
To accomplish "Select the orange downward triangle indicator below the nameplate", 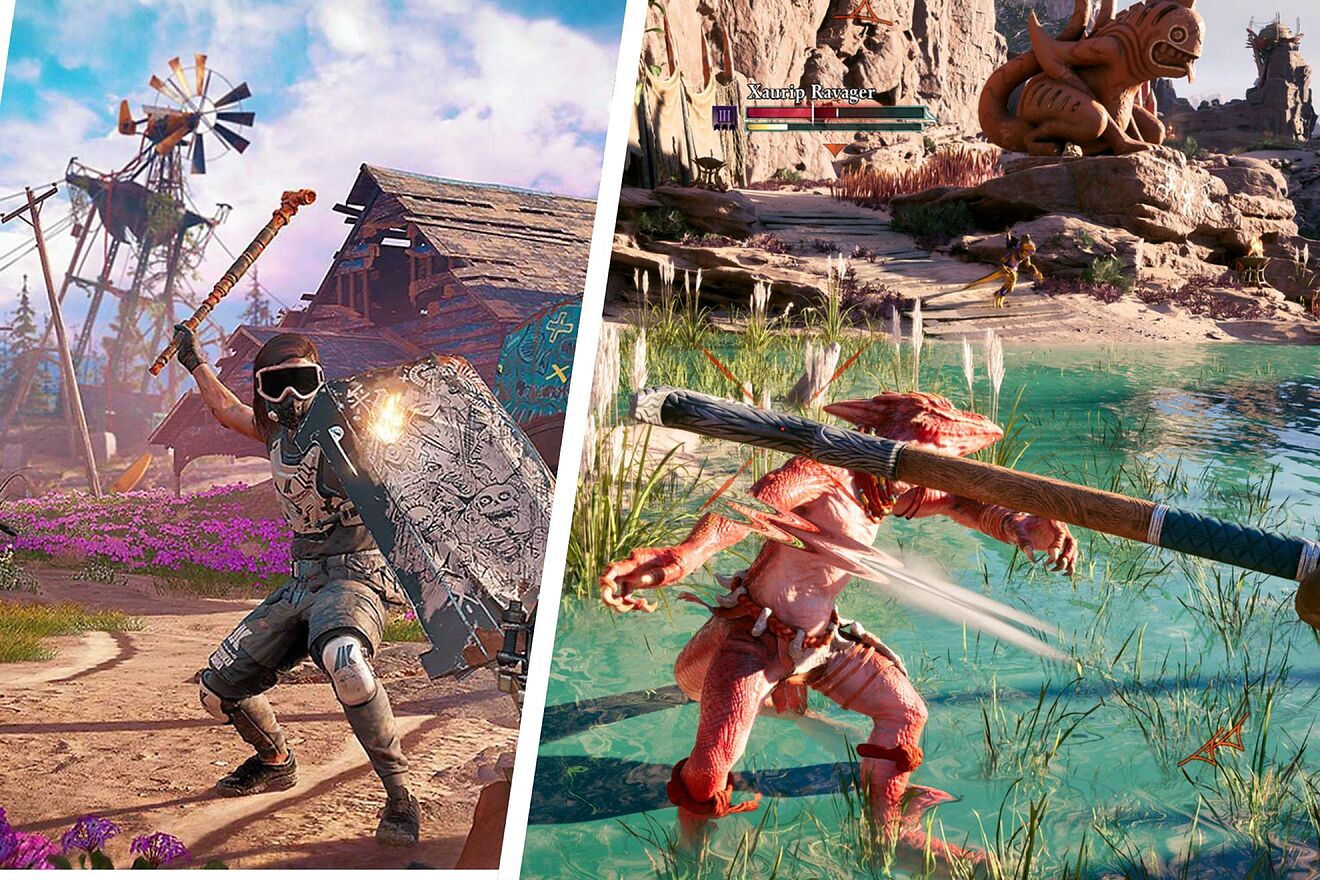I will click(833, 148).
